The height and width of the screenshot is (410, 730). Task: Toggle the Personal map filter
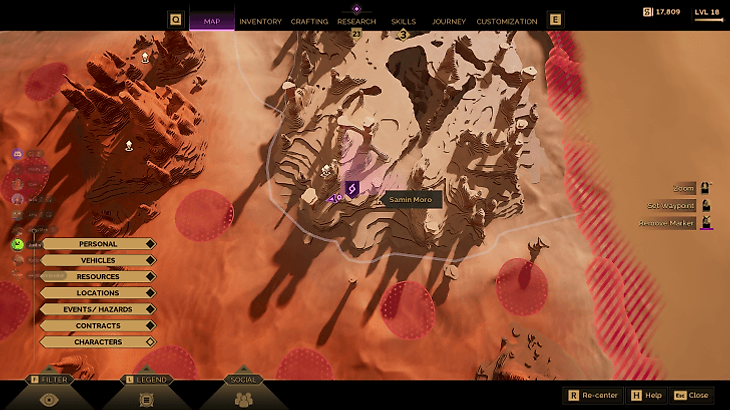point(98,244)
